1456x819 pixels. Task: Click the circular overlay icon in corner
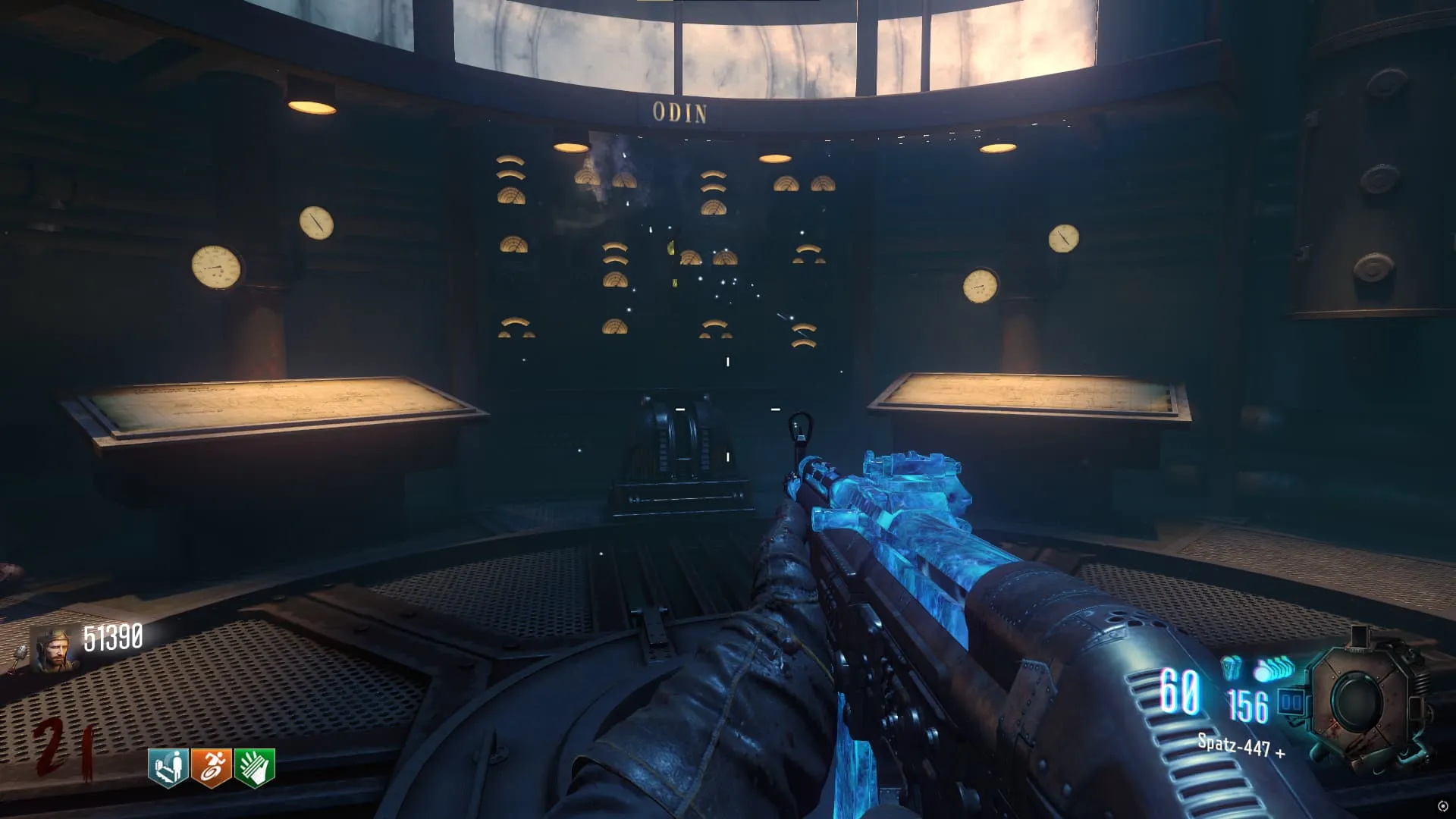click(1442, 806)
